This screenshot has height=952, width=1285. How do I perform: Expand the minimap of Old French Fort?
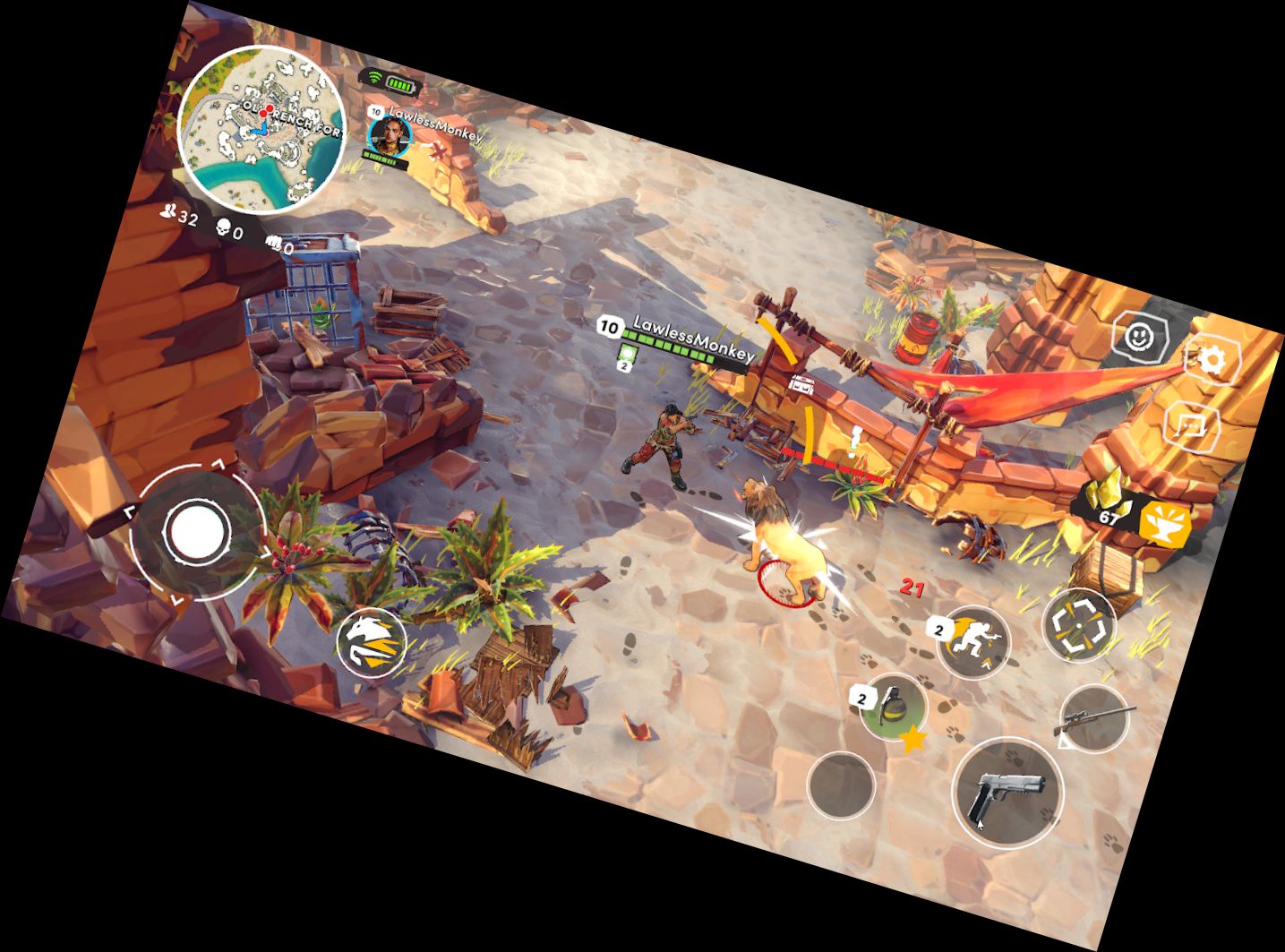[x=265, y=125]
